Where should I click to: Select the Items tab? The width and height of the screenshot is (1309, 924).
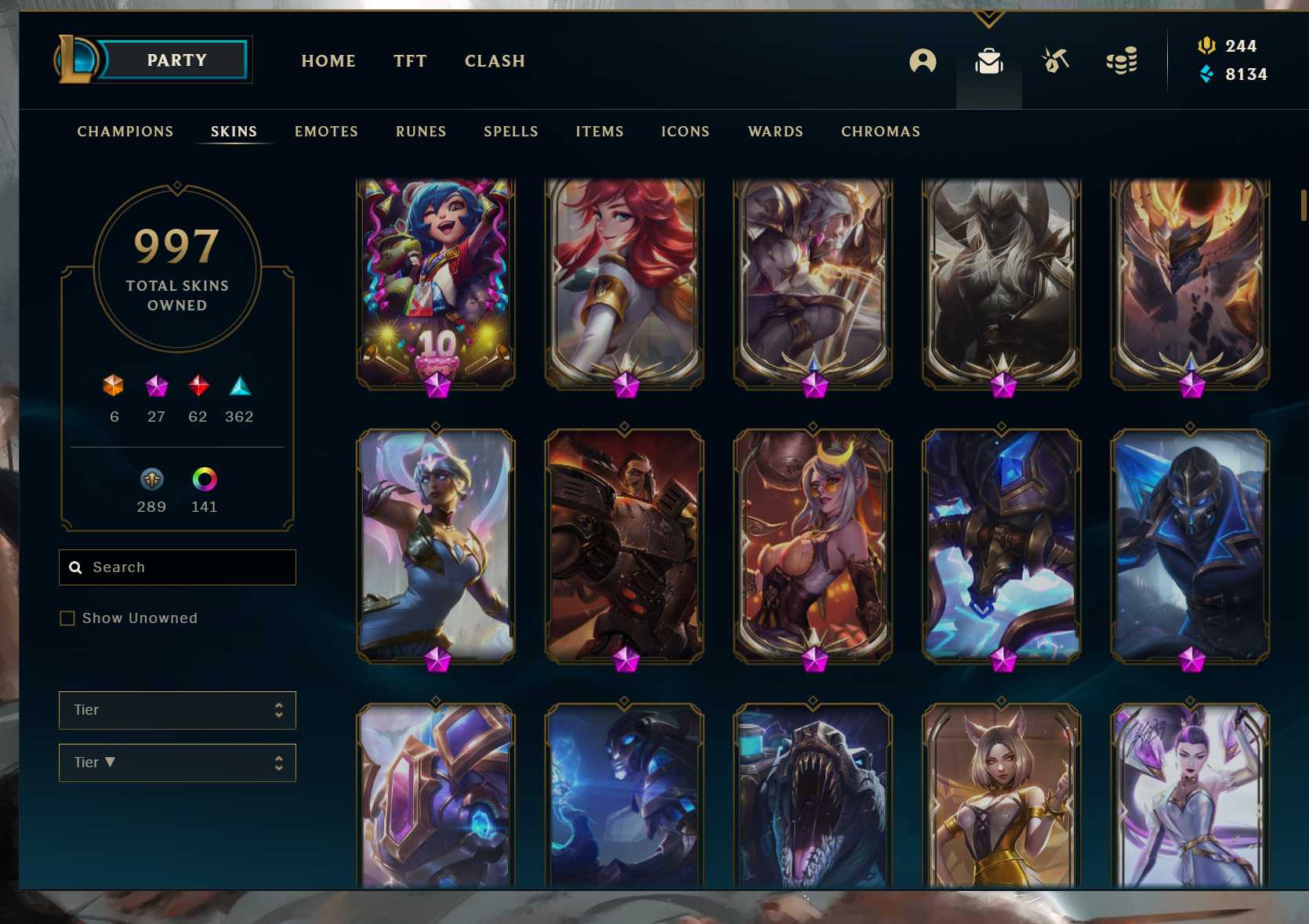pyautogui.click(x=600, y=132)
